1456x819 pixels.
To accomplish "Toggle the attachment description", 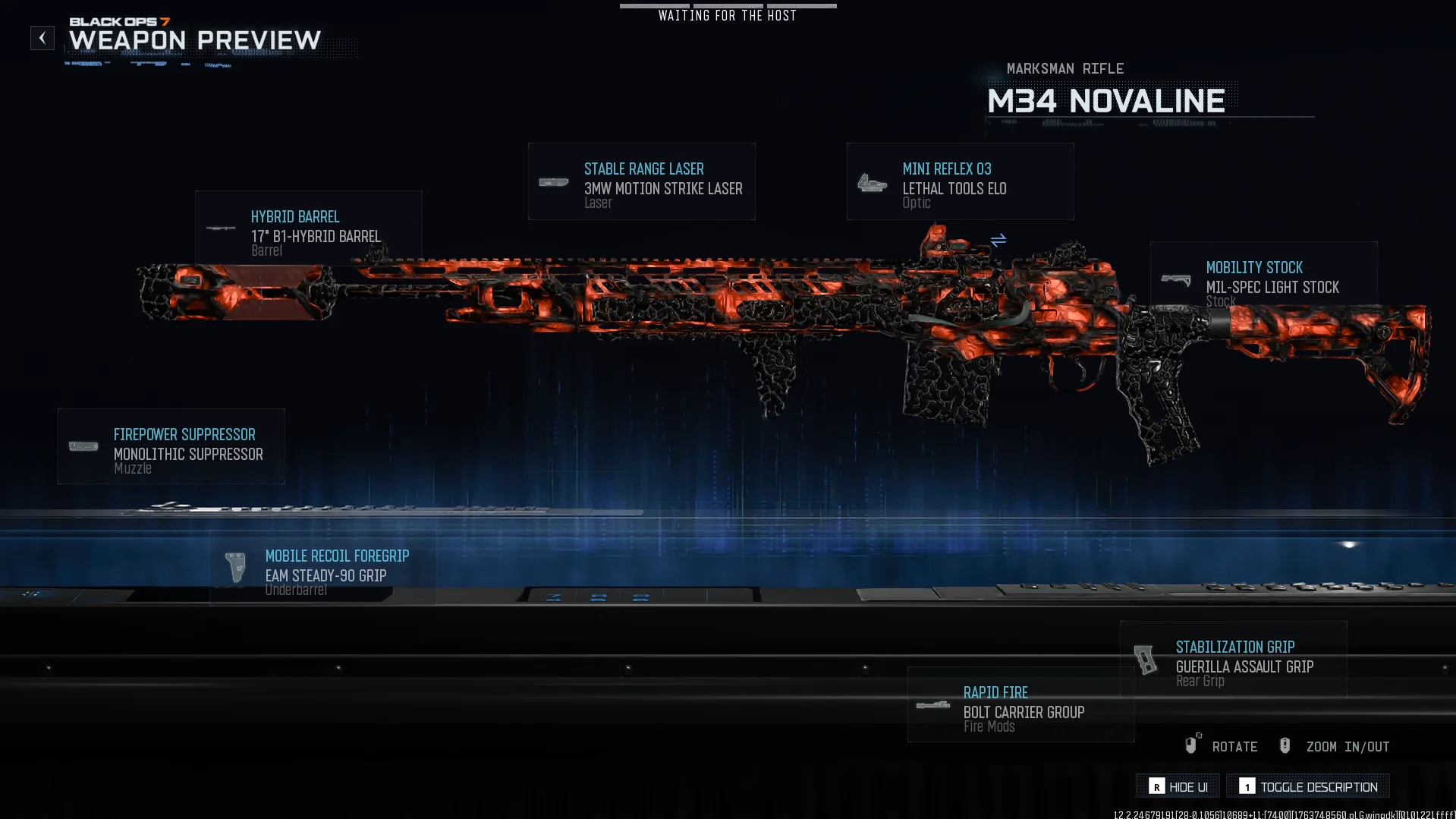I will tap(1308, 786).
